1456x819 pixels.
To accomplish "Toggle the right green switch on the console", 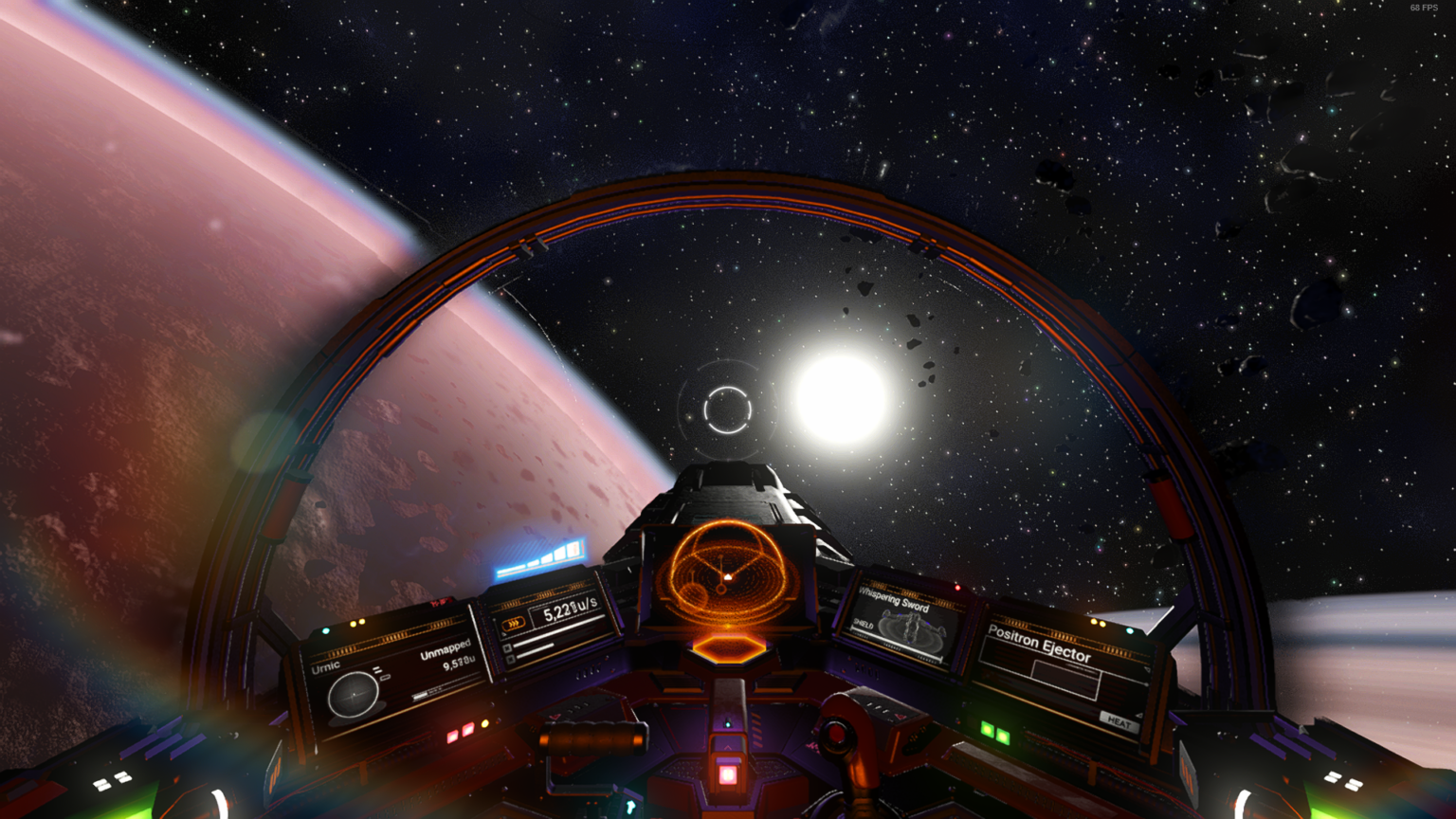I will click(1002, 737).
